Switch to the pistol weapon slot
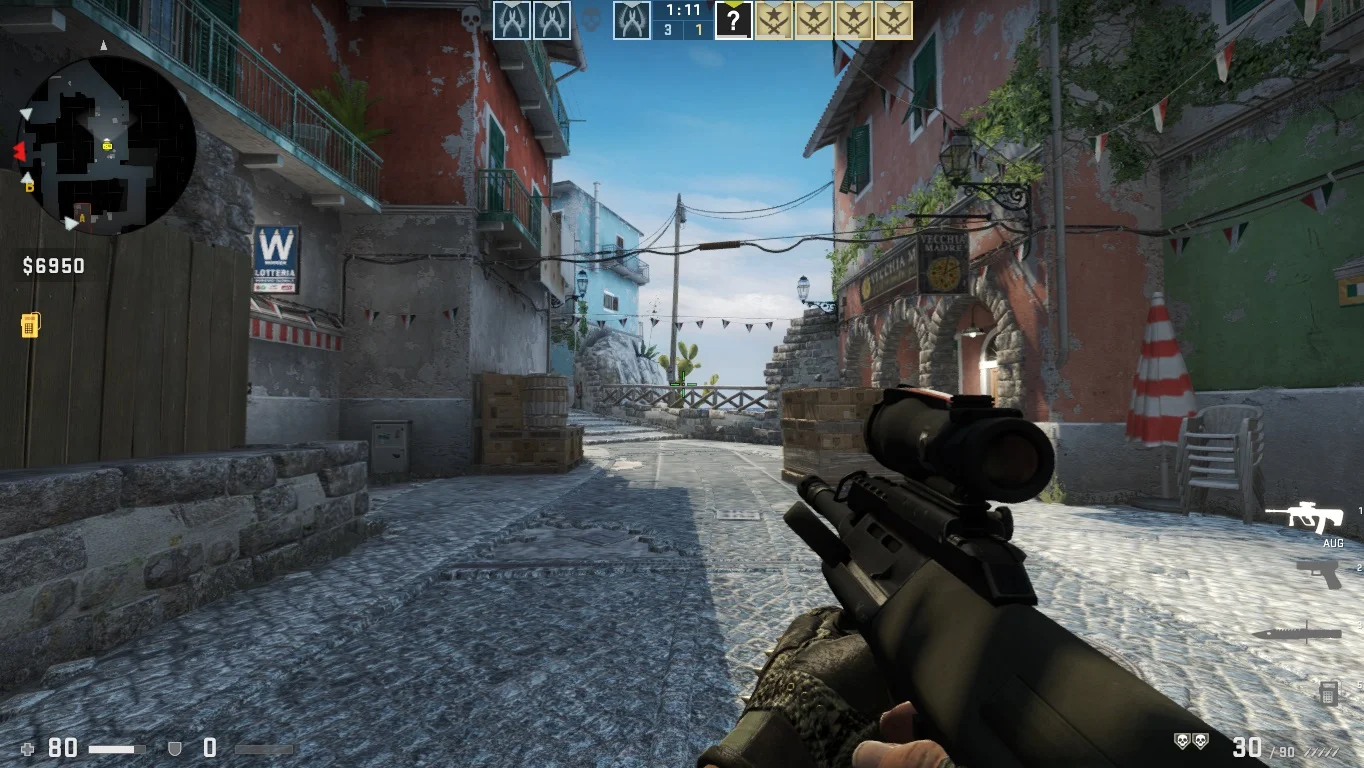This screenshot has width=1364, height=768. [x=1318, y=573]
